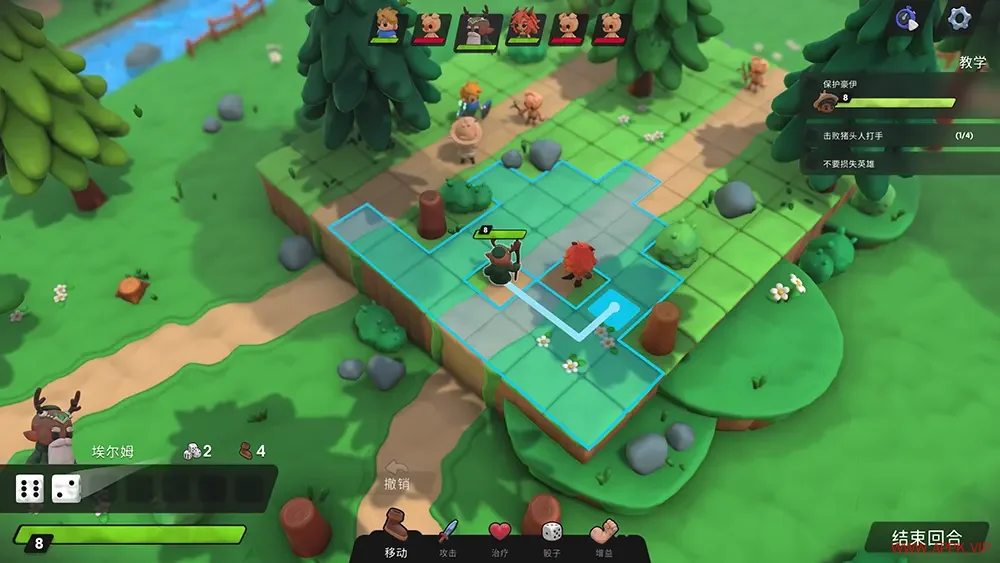This screenshot has height=563, width=1000.
Task: Switch to the 治疗 heal action
Action: [x=500, y=535]
